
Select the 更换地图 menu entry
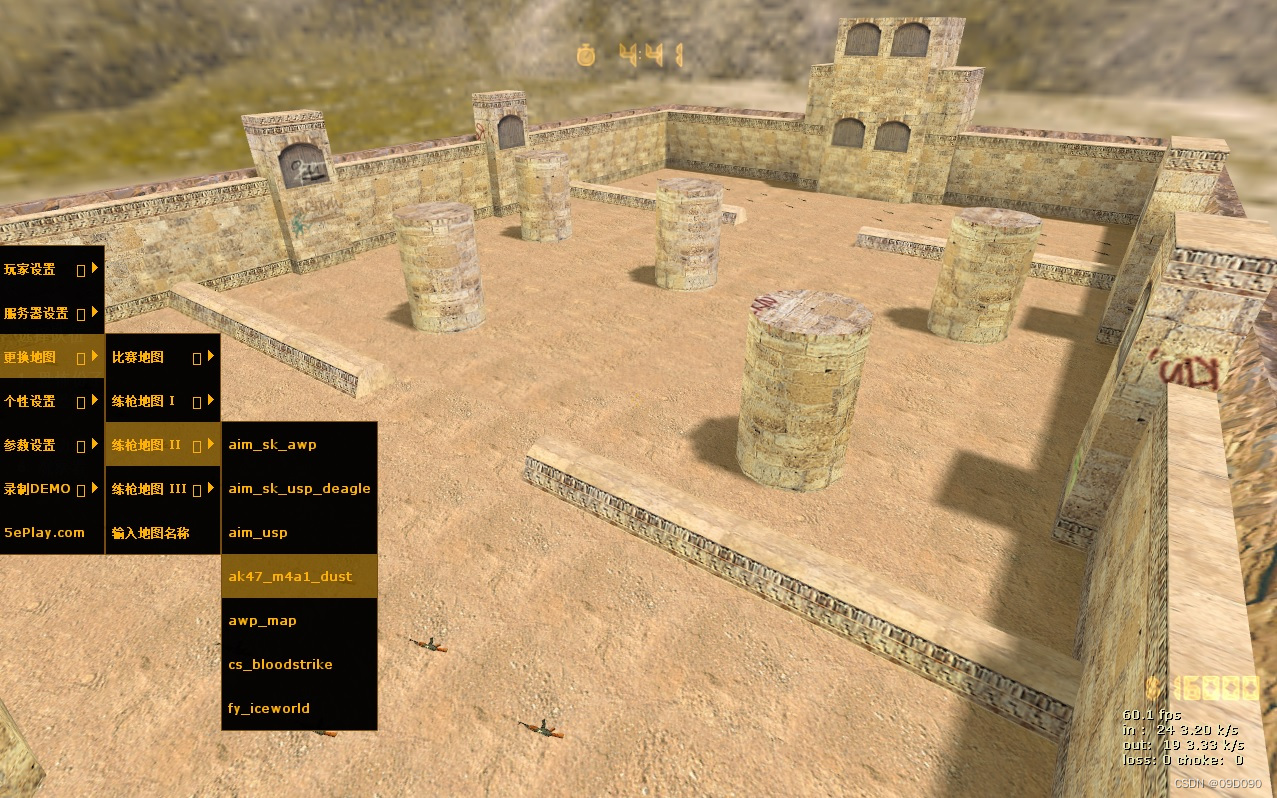(51, 357)
